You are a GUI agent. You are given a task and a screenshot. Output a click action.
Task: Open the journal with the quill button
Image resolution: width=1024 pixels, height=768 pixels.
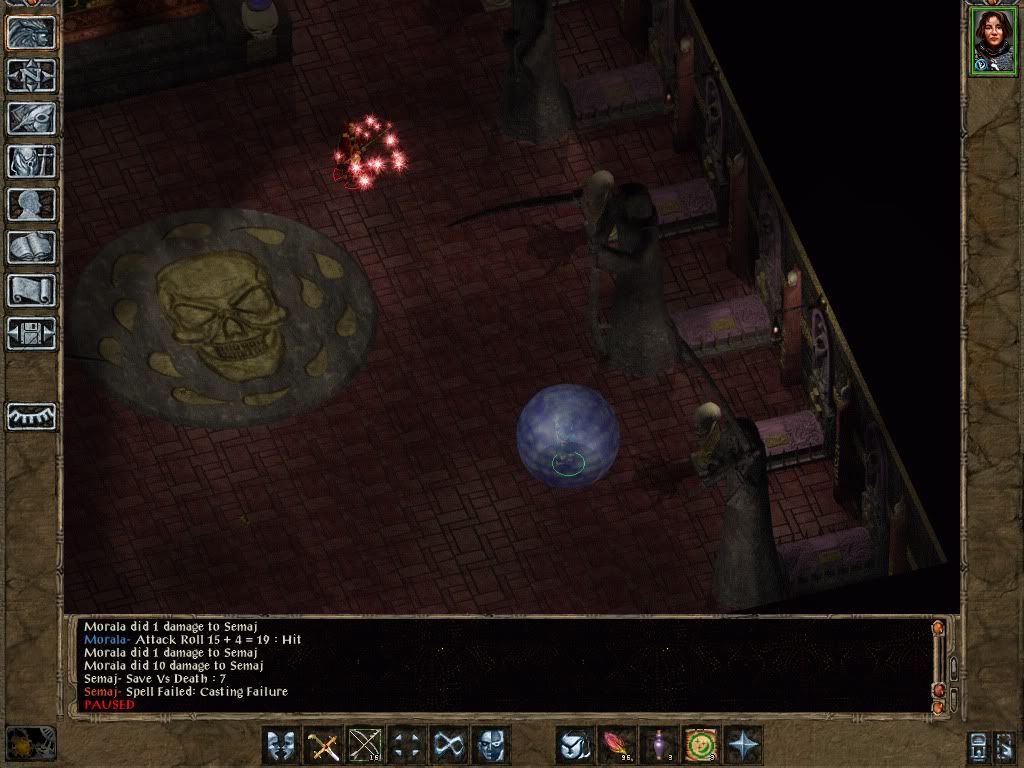click(x=31, y=118)
